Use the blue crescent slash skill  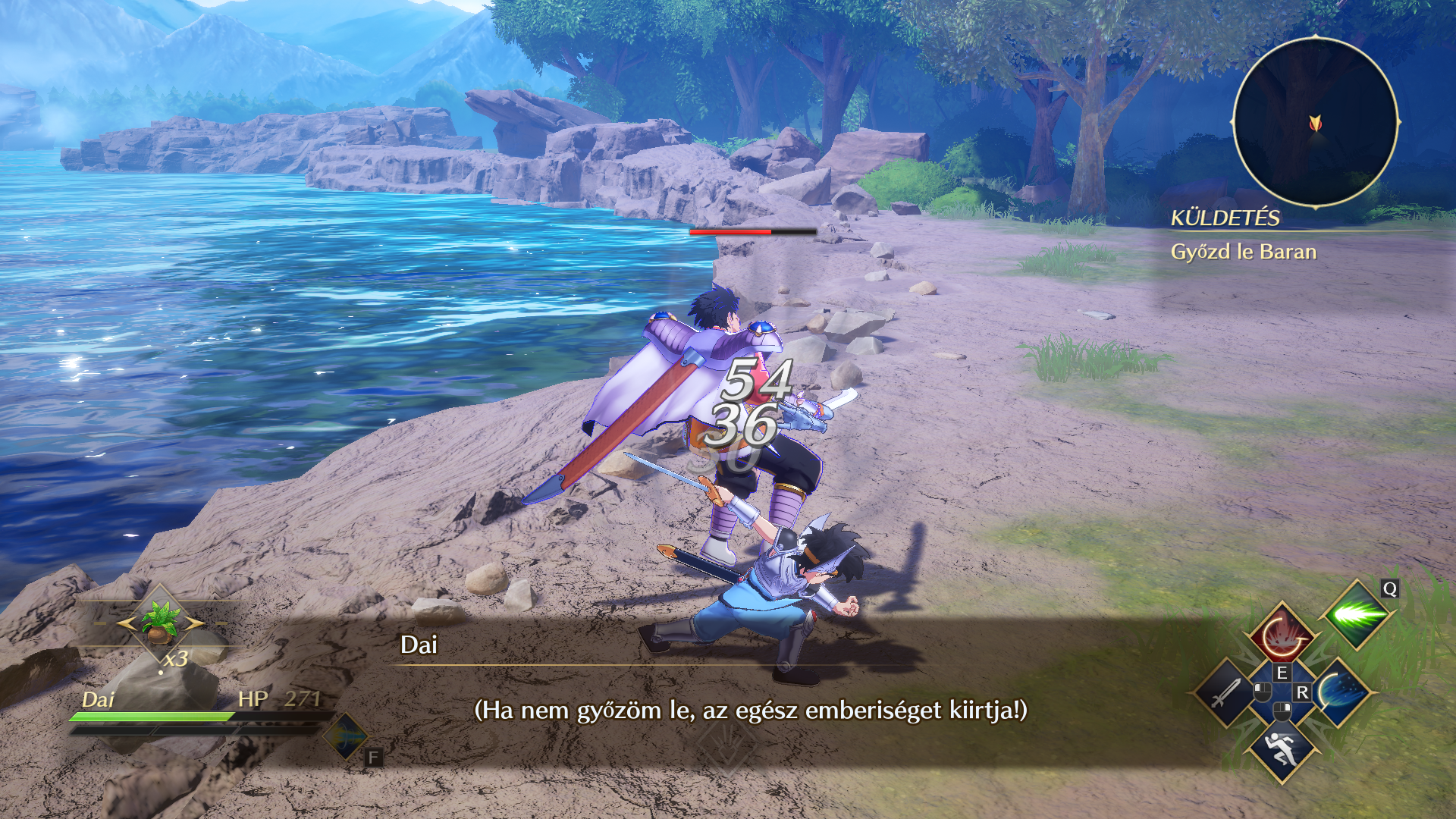point(1340,692)
